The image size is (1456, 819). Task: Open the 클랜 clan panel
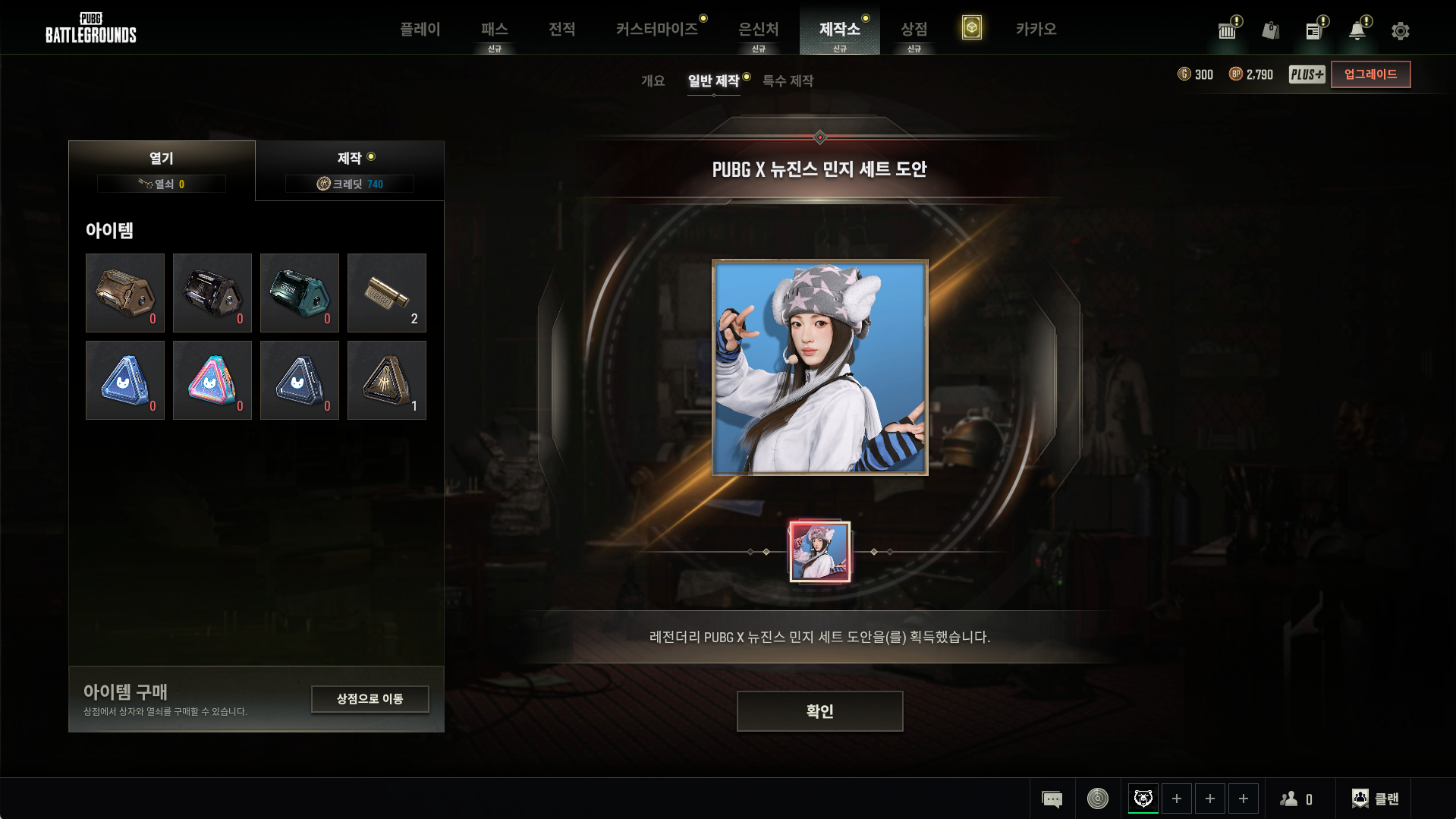[1375, 799]
